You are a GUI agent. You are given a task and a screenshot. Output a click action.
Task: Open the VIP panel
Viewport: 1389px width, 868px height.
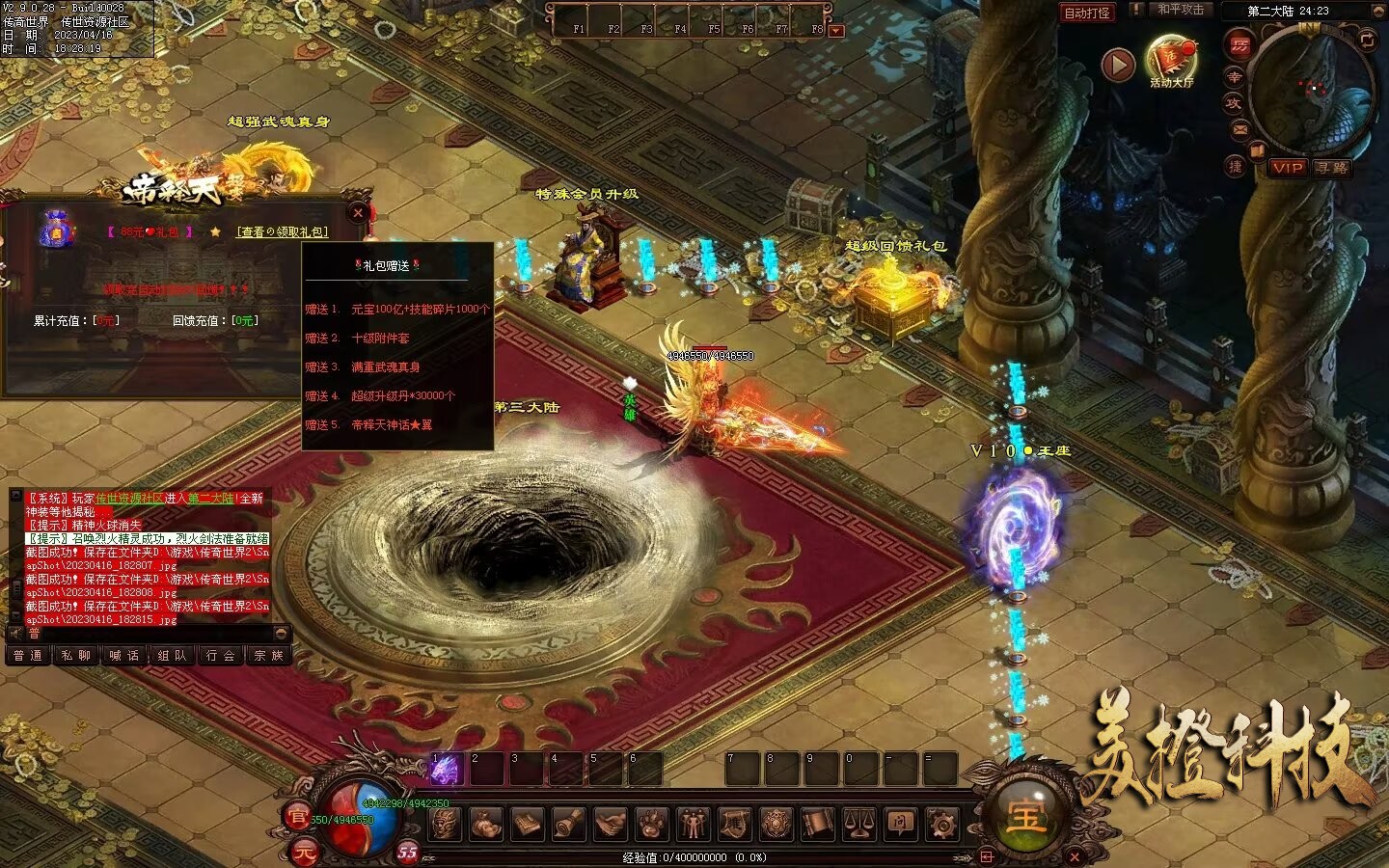1287,168
